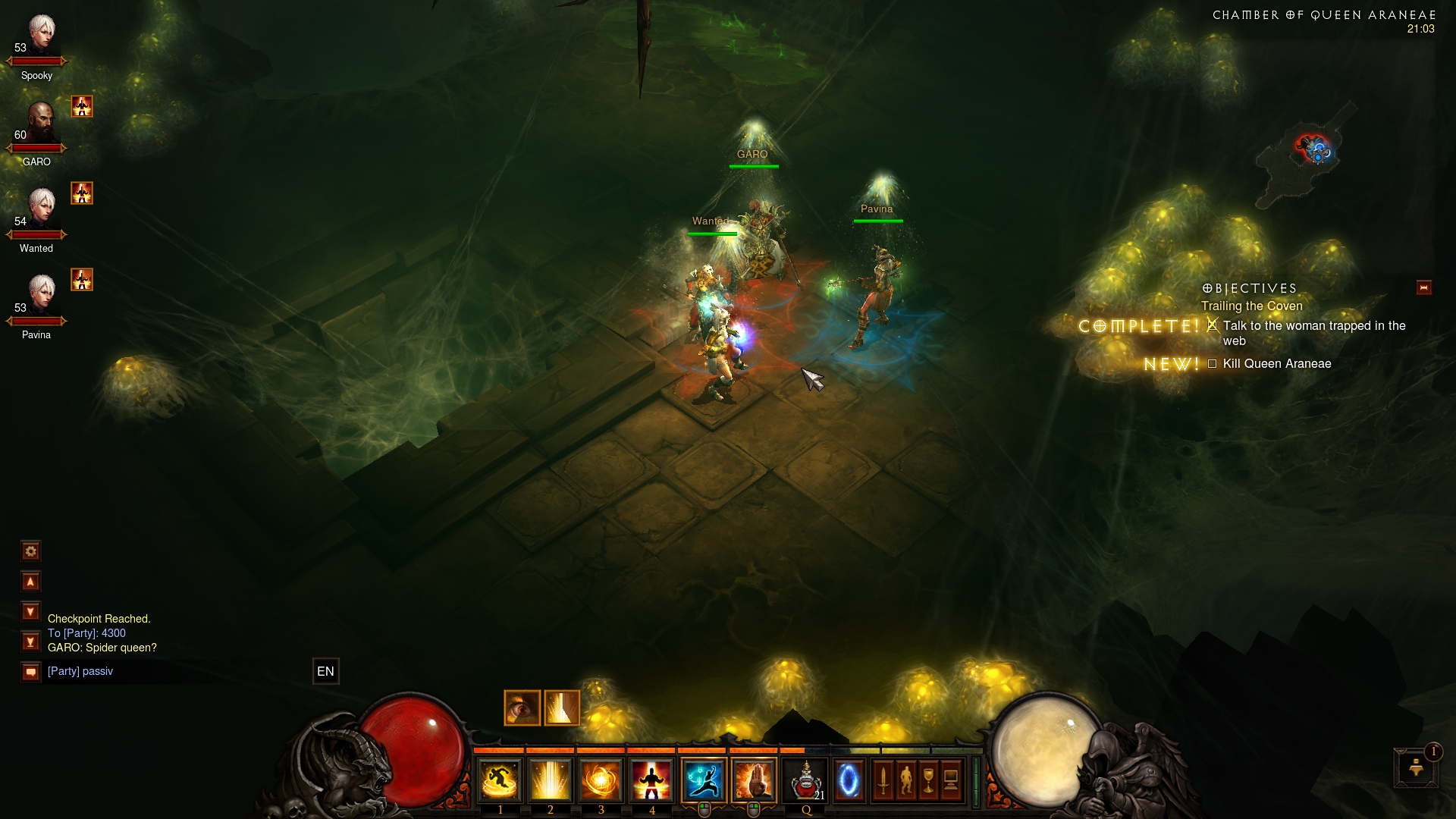This screenshot has width=1456, height=819.
Task: Drink the health potion with 21 charges
Action: [x=806, y=780]
